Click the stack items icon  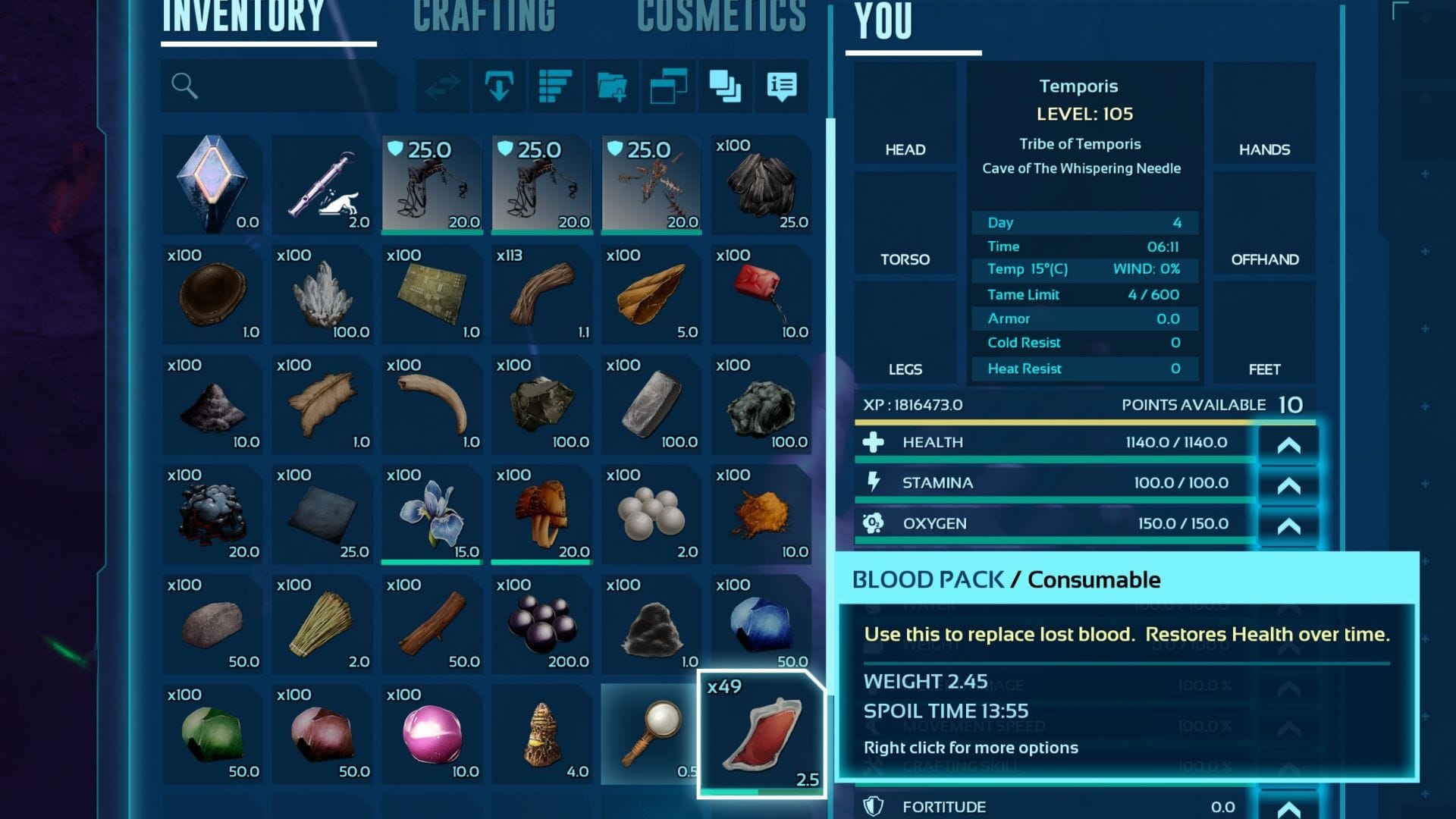(725, 86)
